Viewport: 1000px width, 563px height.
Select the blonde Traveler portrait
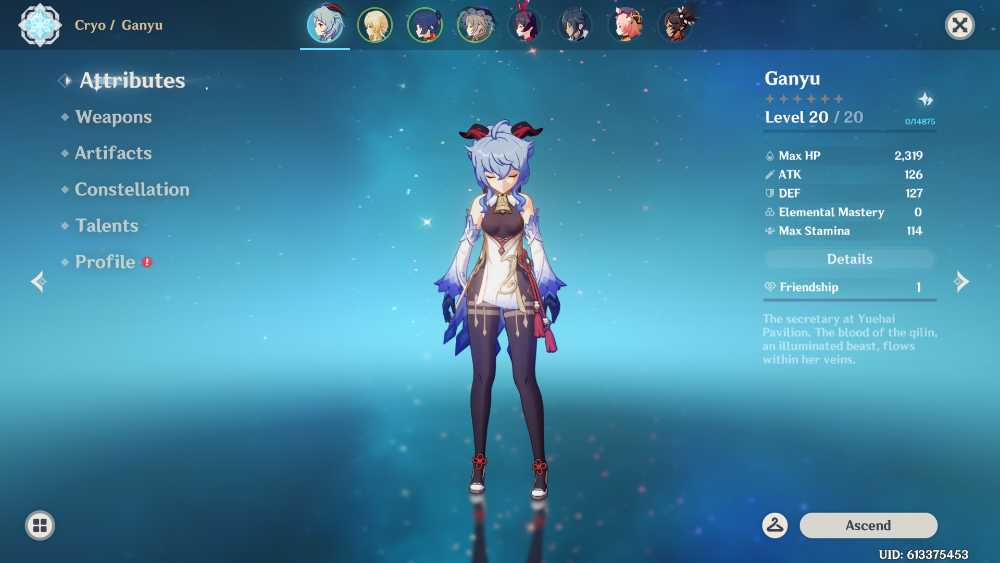click(375, 25)
